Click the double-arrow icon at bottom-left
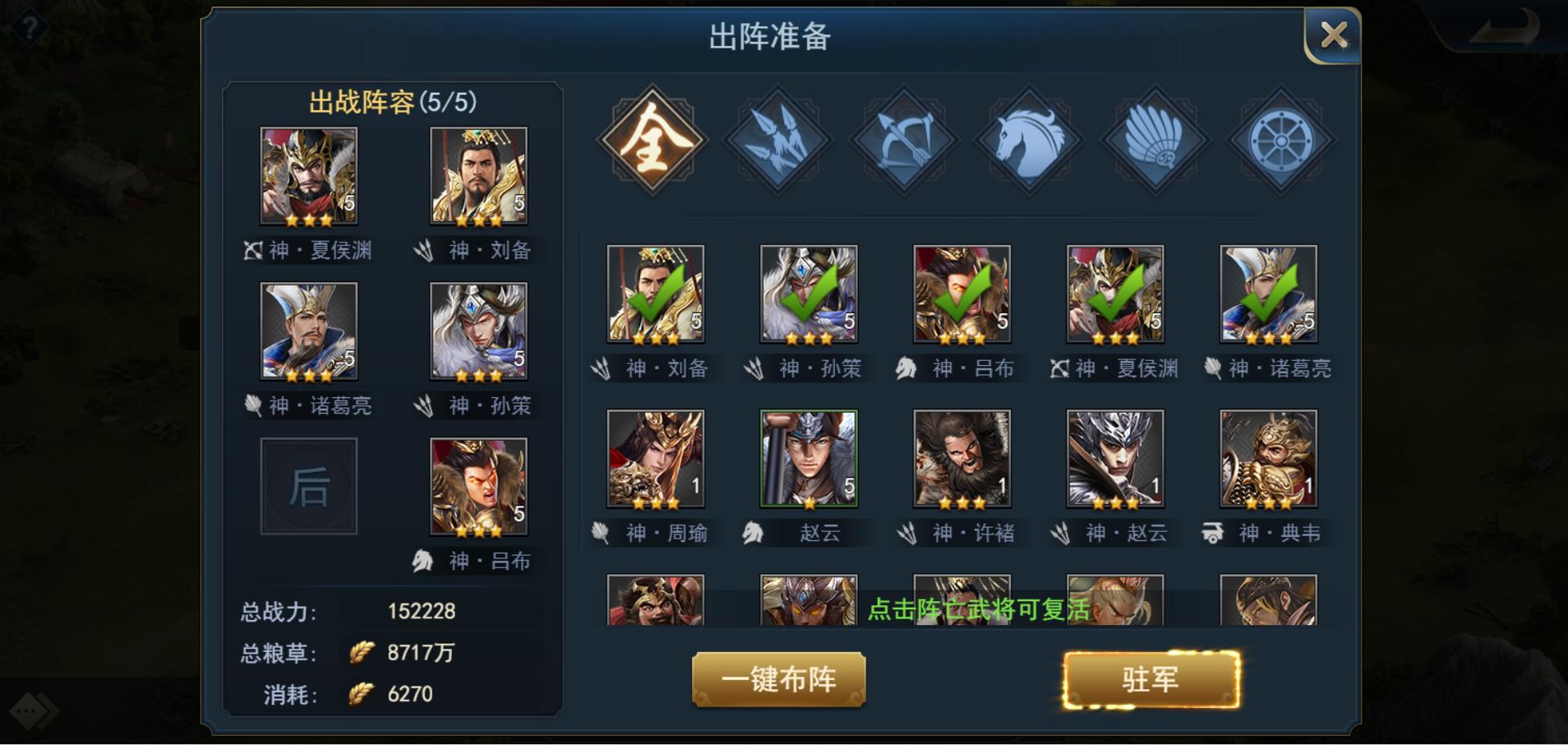 [x=31, y=710]
